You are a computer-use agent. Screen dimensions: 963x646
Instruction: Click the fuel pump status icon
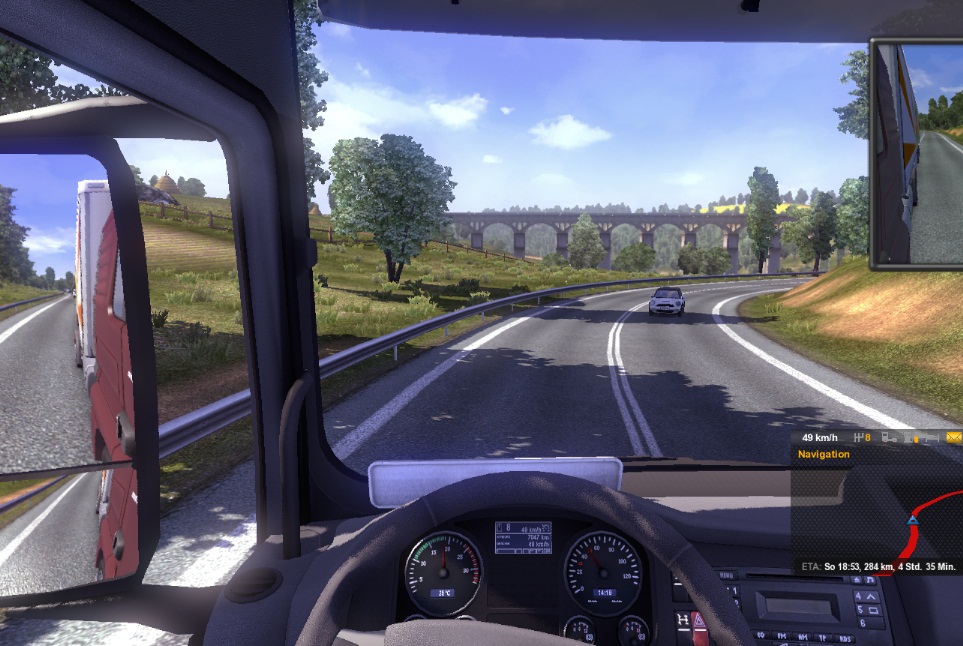908,438
